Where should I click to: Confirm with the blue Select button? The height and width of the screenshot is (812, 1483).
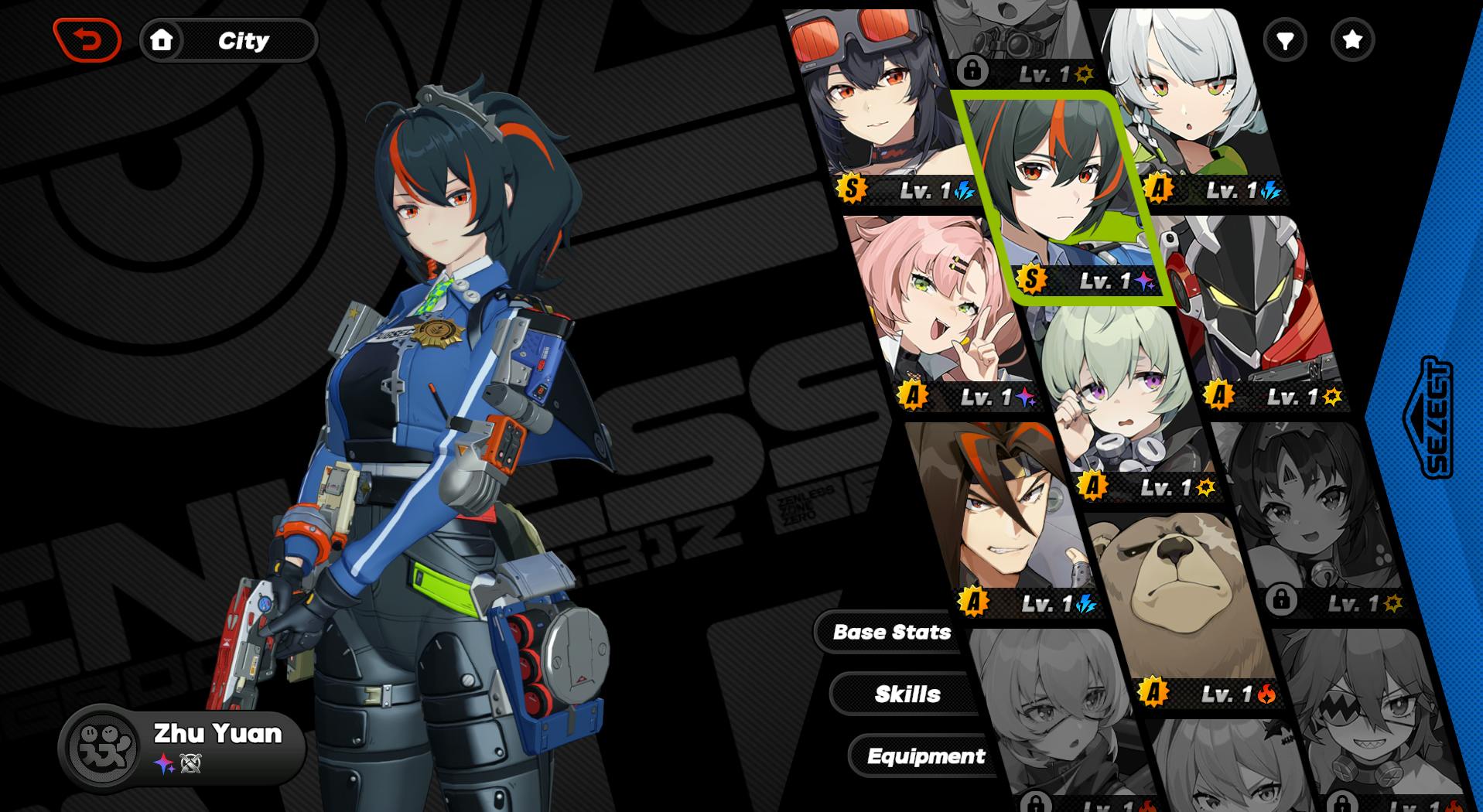[1430, 418]
